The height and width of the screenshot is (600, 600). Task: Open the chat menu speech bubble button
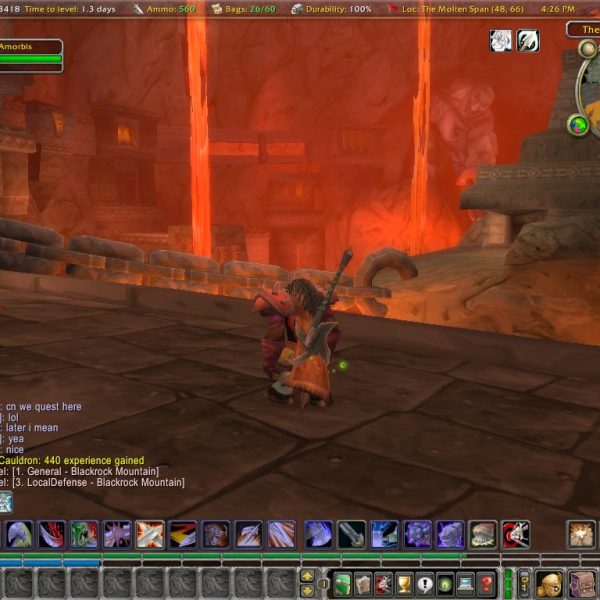click(x=6, y=501)
